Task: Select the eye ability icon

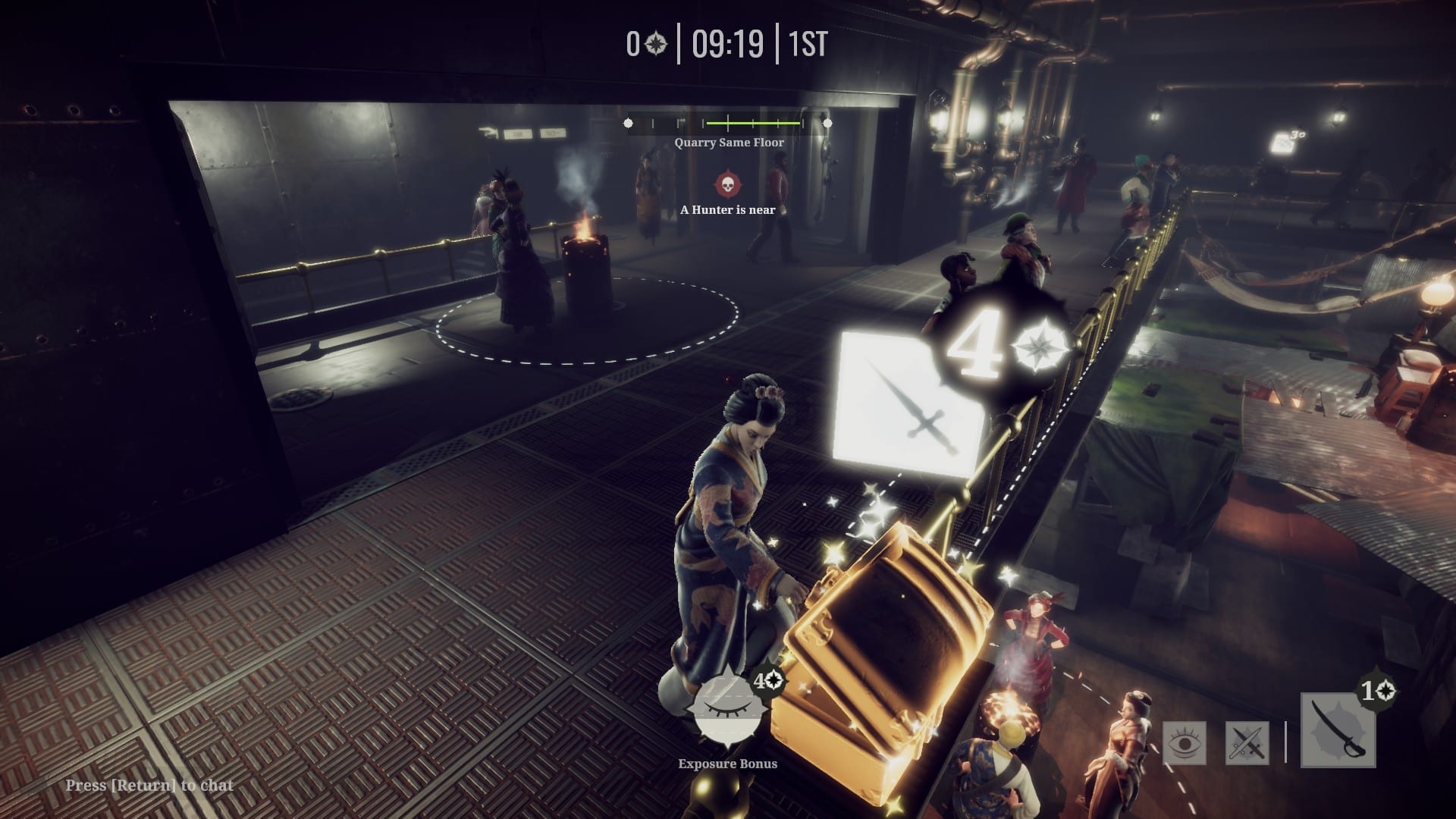Action: pos(1184,742)
